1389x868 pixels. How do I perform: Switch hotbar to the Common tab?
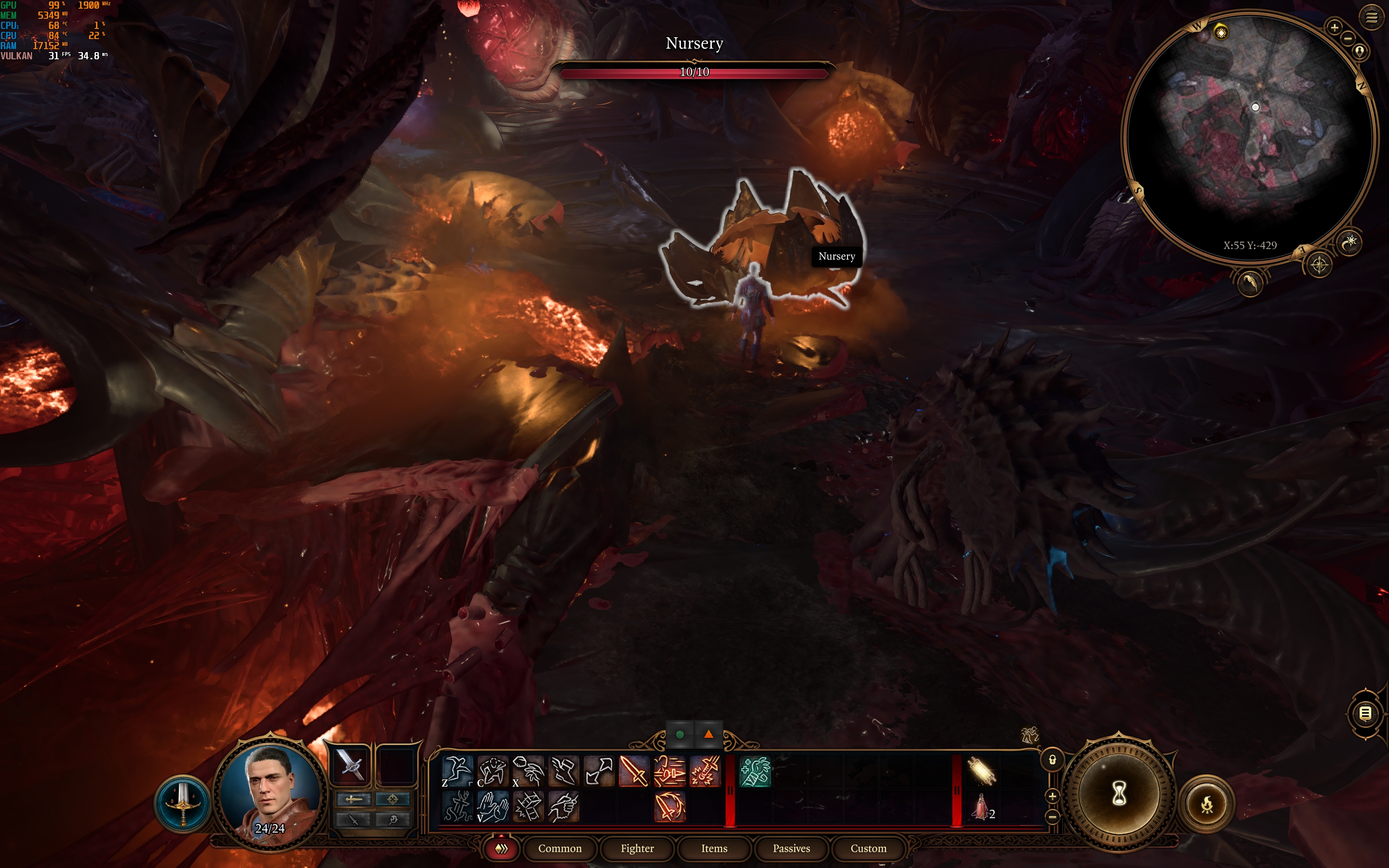(x=559, y=848)
